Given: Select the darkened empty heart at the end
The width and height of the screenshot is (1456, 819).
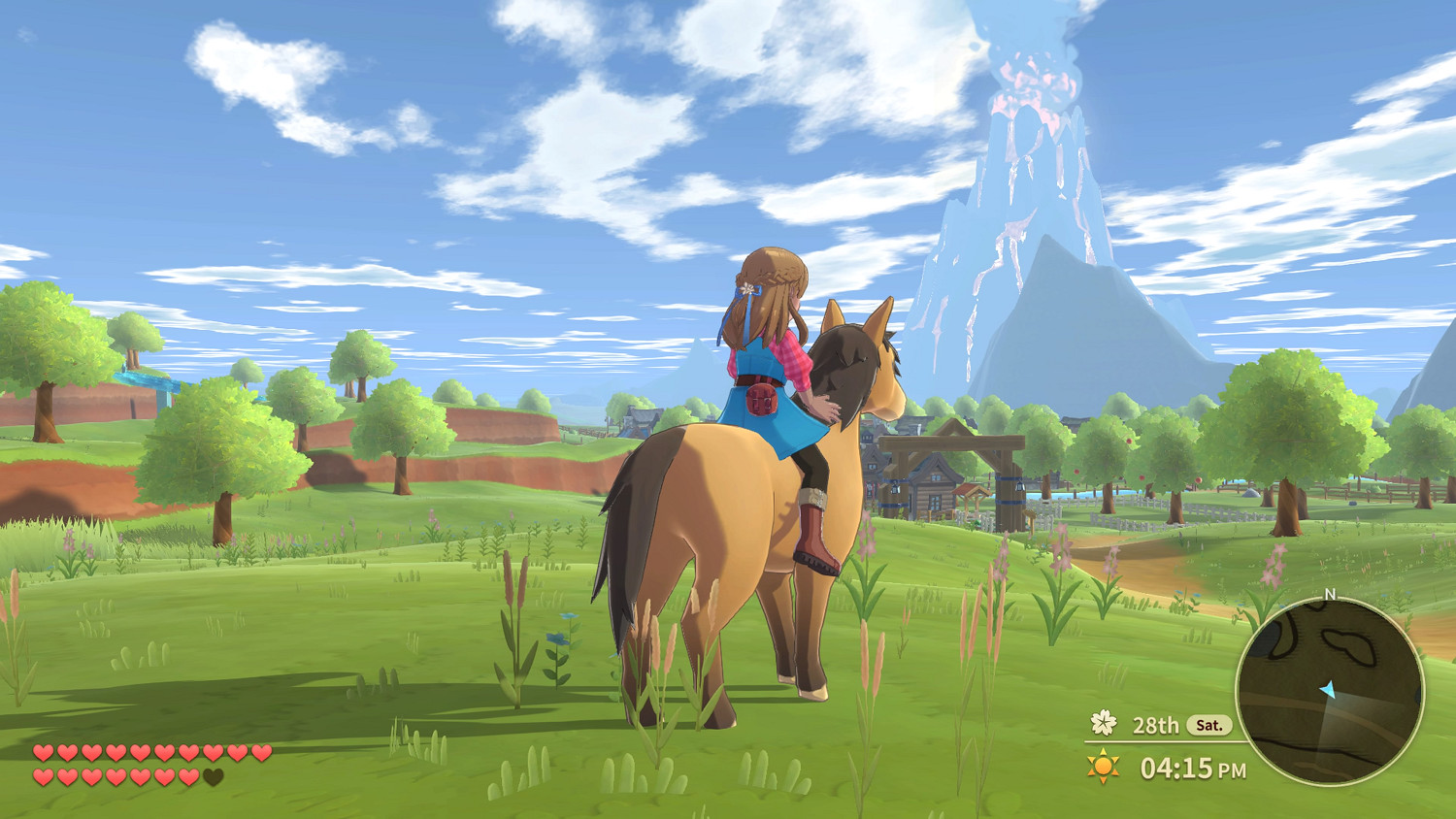Looking at the screenshot, I should point(213,777).
